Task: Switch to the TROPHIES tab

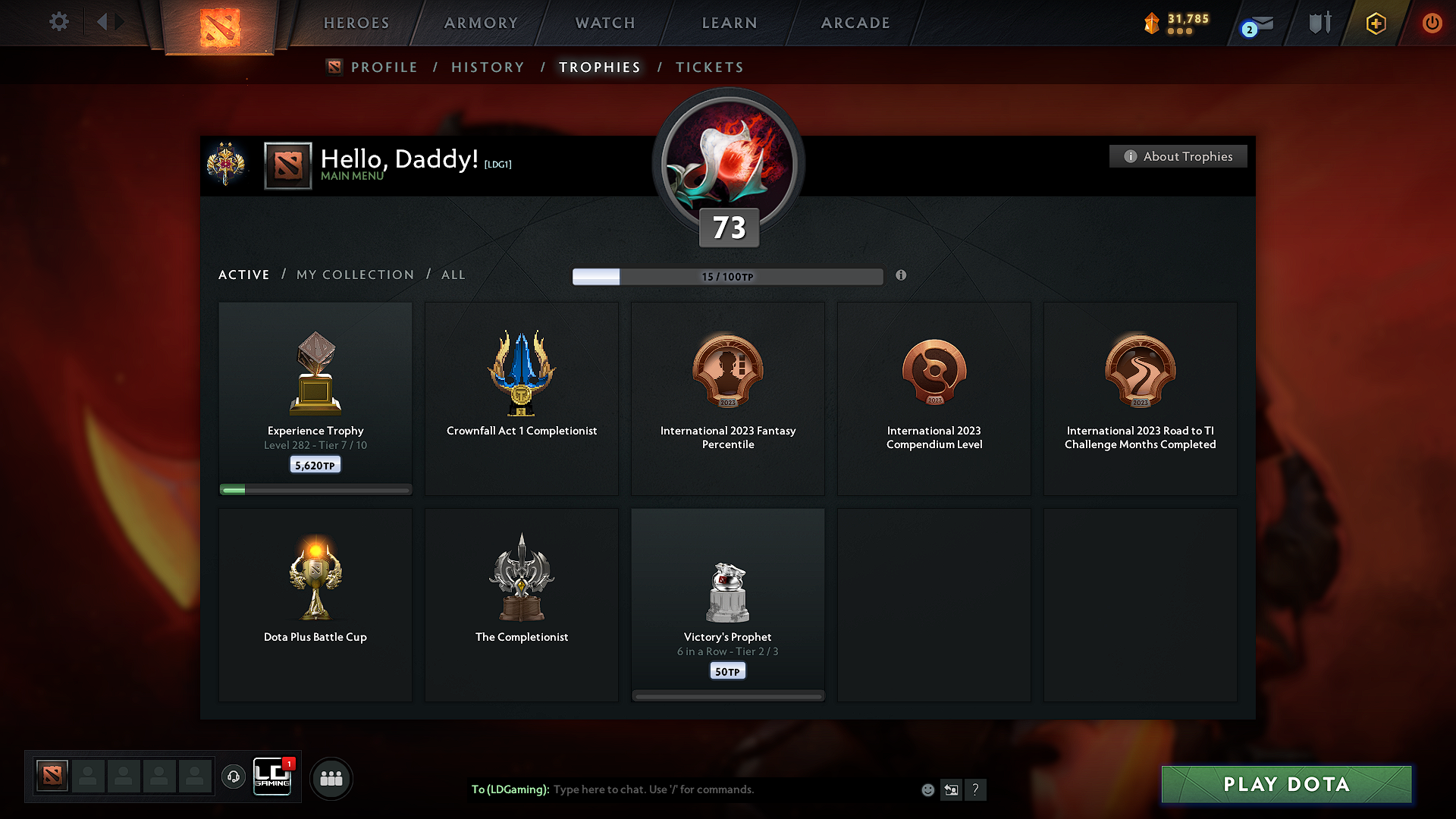Action: 599,67
